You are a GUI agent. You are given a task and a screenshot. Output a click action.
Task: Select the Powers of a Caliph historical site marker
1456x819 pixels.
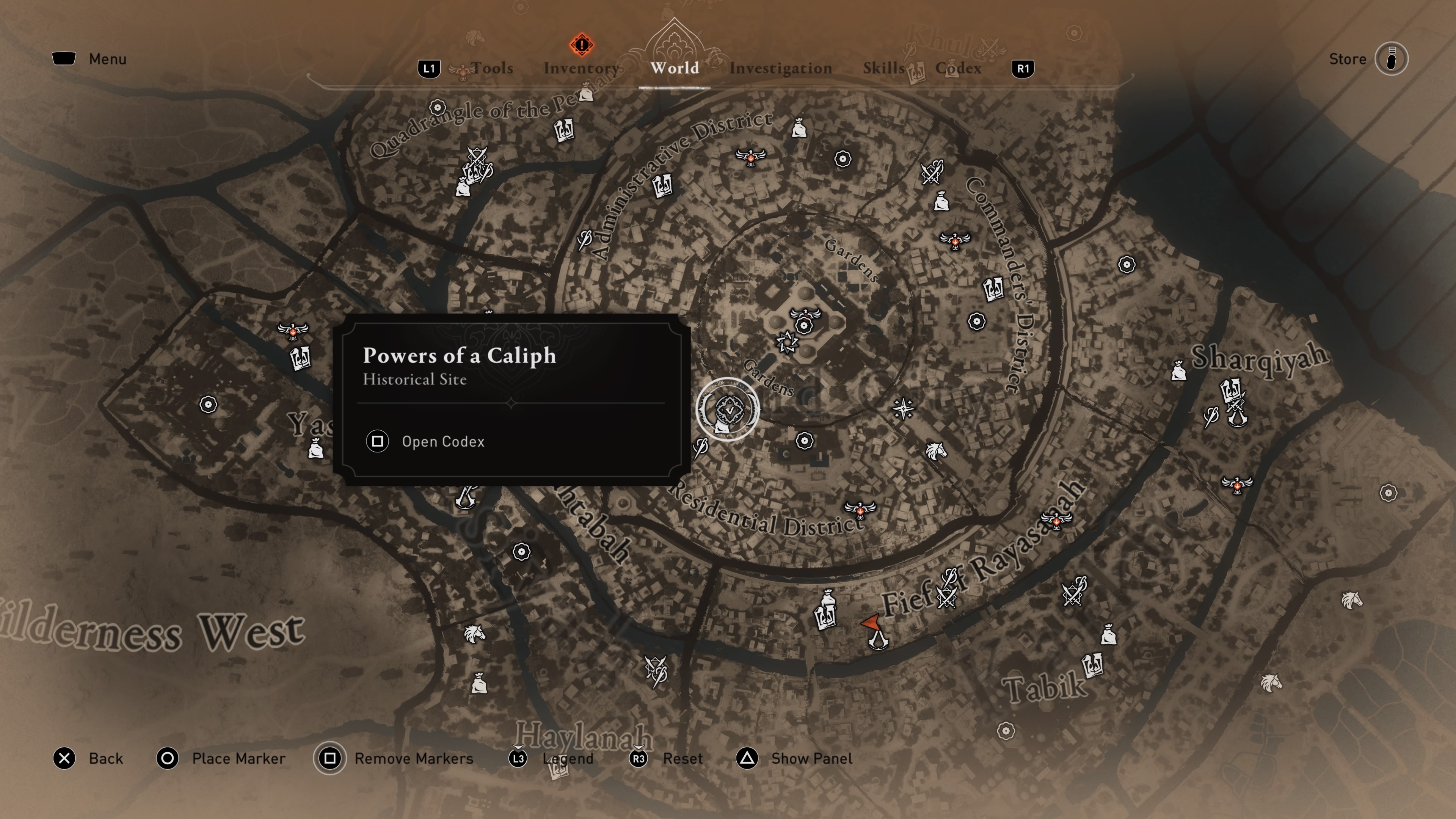pyautogui.click(x=728, y=409)
